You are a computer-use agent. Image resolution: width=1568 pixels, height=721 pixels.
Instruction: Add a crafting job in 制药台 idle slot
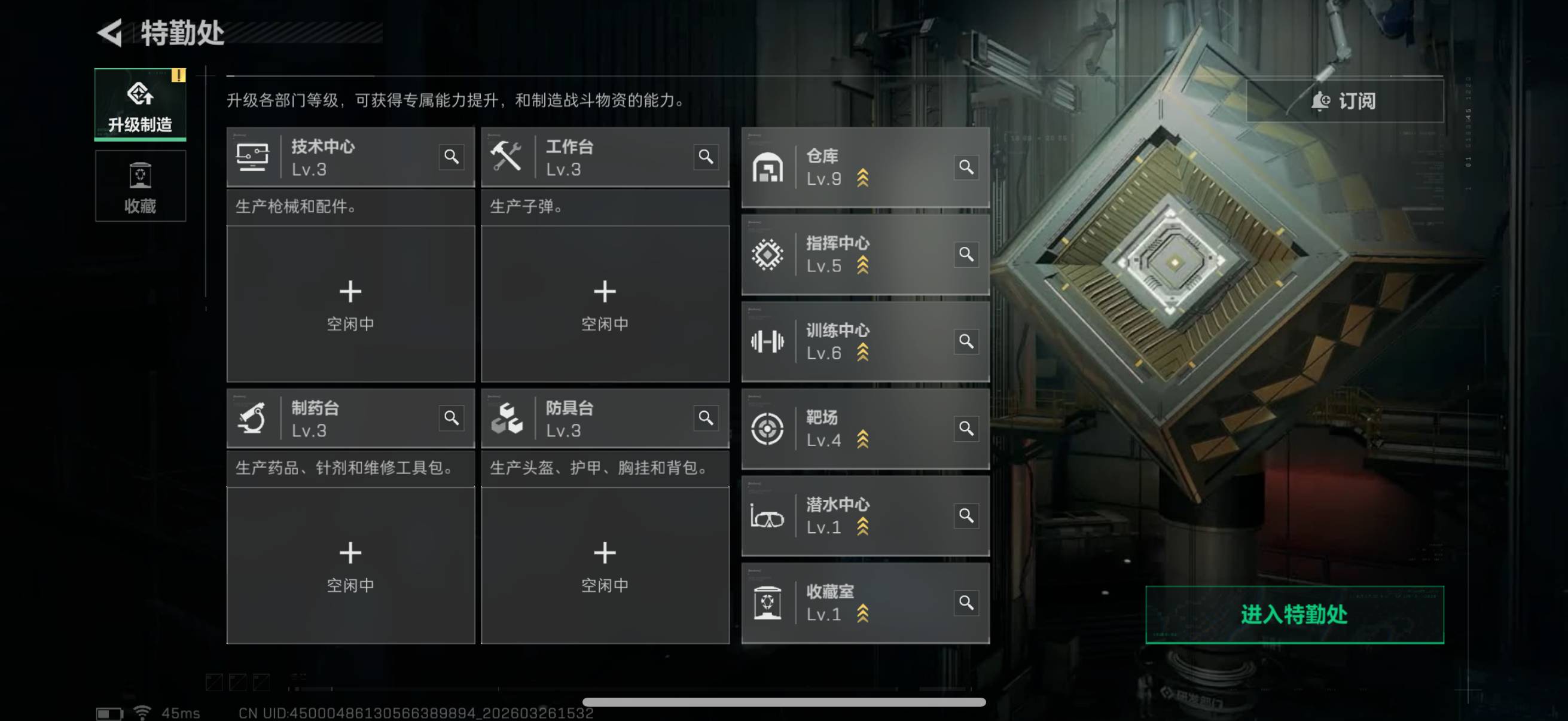[350, 565]
